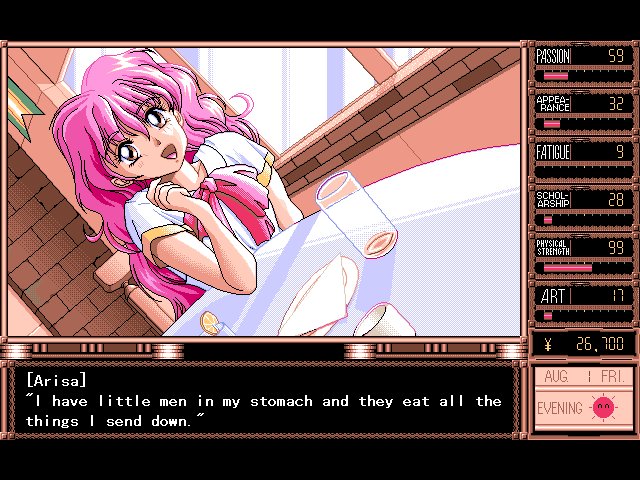Image resolution: width=640 pixels, height=480 pixels.
Task: Advance Arisa's dialogue text box
Action: (263, 400)
